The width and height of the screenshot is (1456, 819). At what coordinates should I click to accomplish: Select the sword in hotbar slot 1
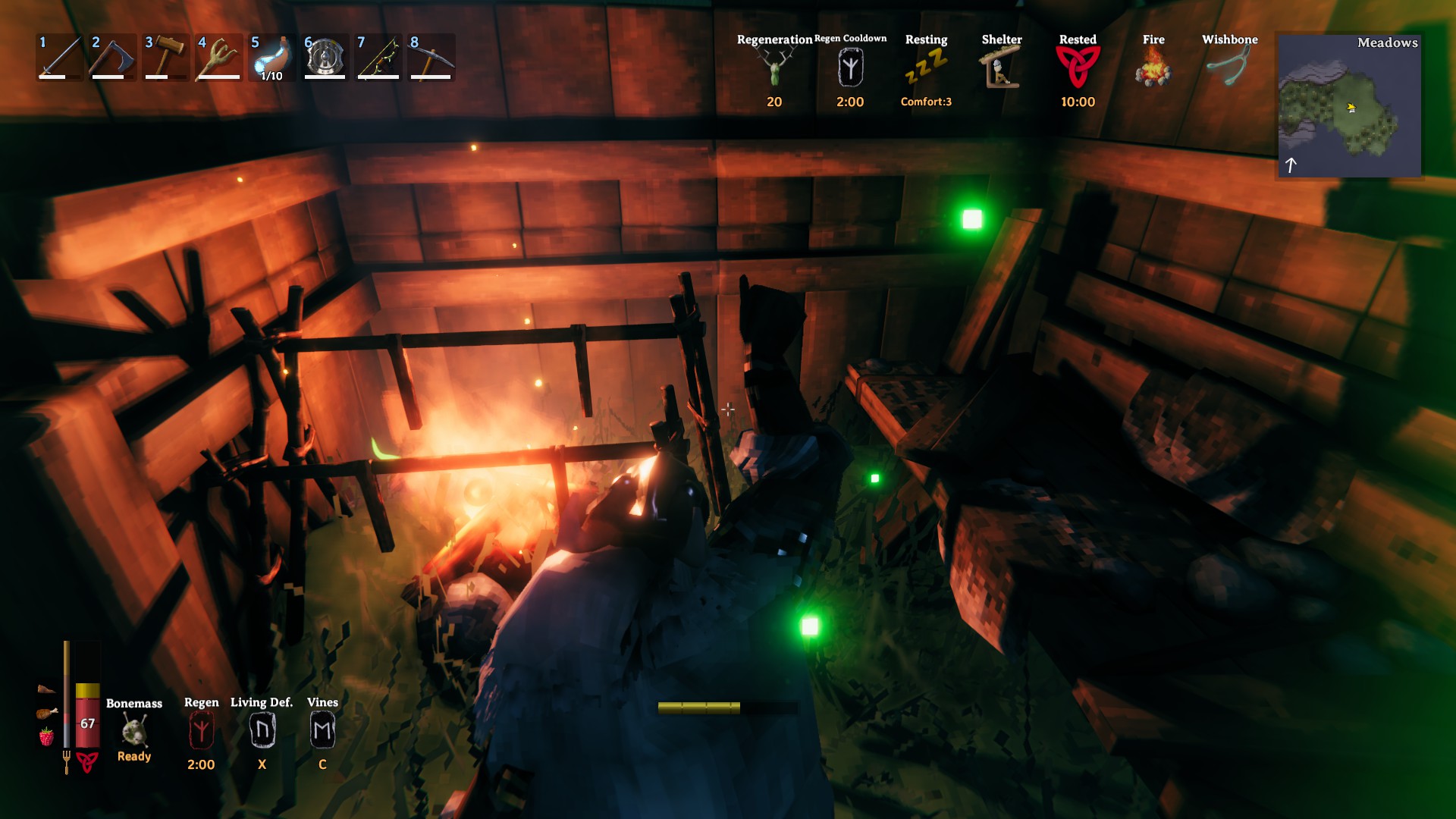click(59, 58)
